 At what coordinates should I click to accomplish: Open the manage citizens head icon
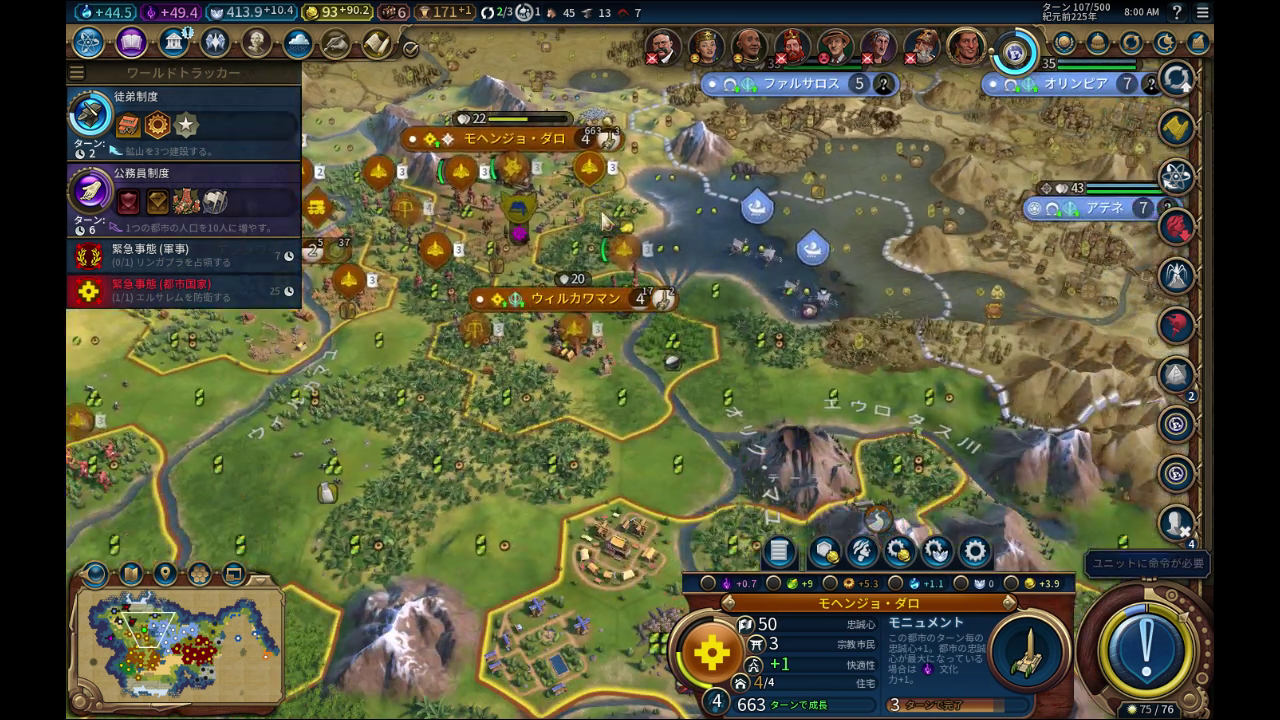coord(861,551)
